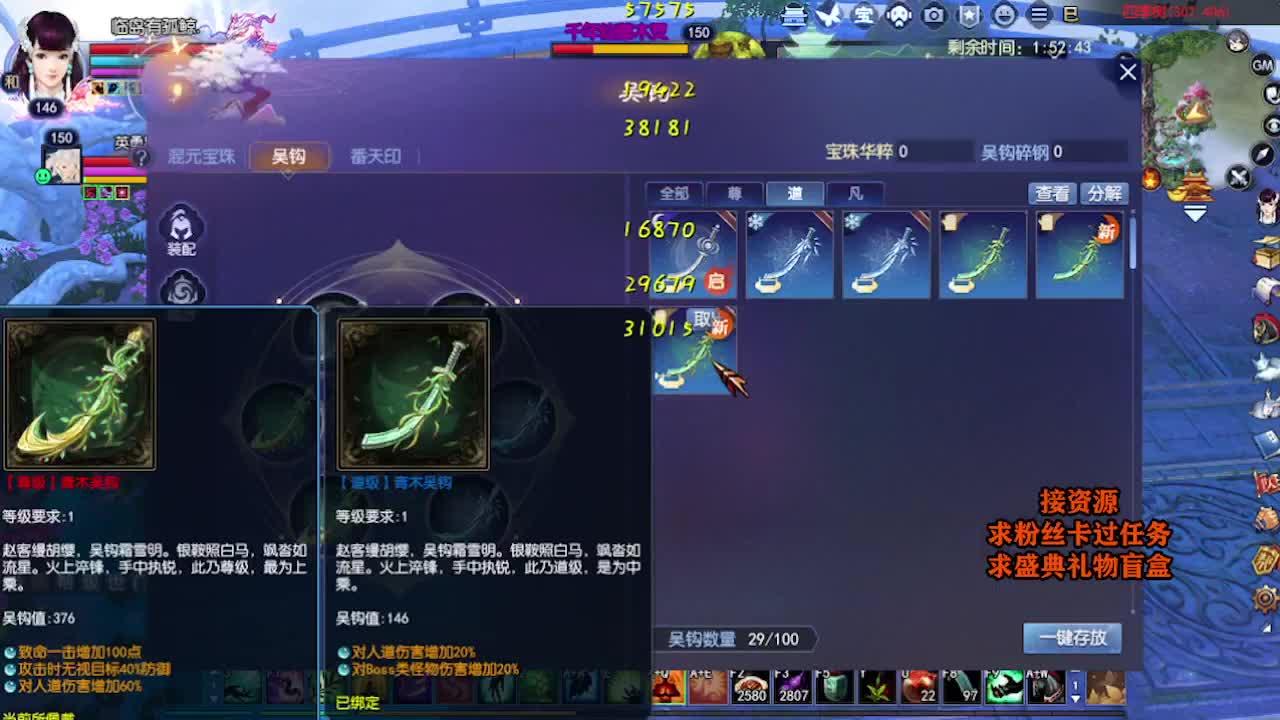Click the pagoda building icon in top bar
Viewport: 1280px width, 720px height.
793,16
